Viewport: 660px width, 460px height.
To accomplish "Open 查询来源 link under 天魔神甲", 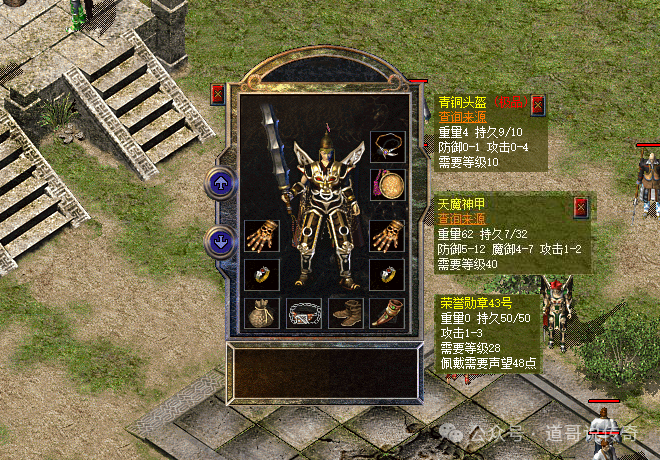I will [458, 219].
